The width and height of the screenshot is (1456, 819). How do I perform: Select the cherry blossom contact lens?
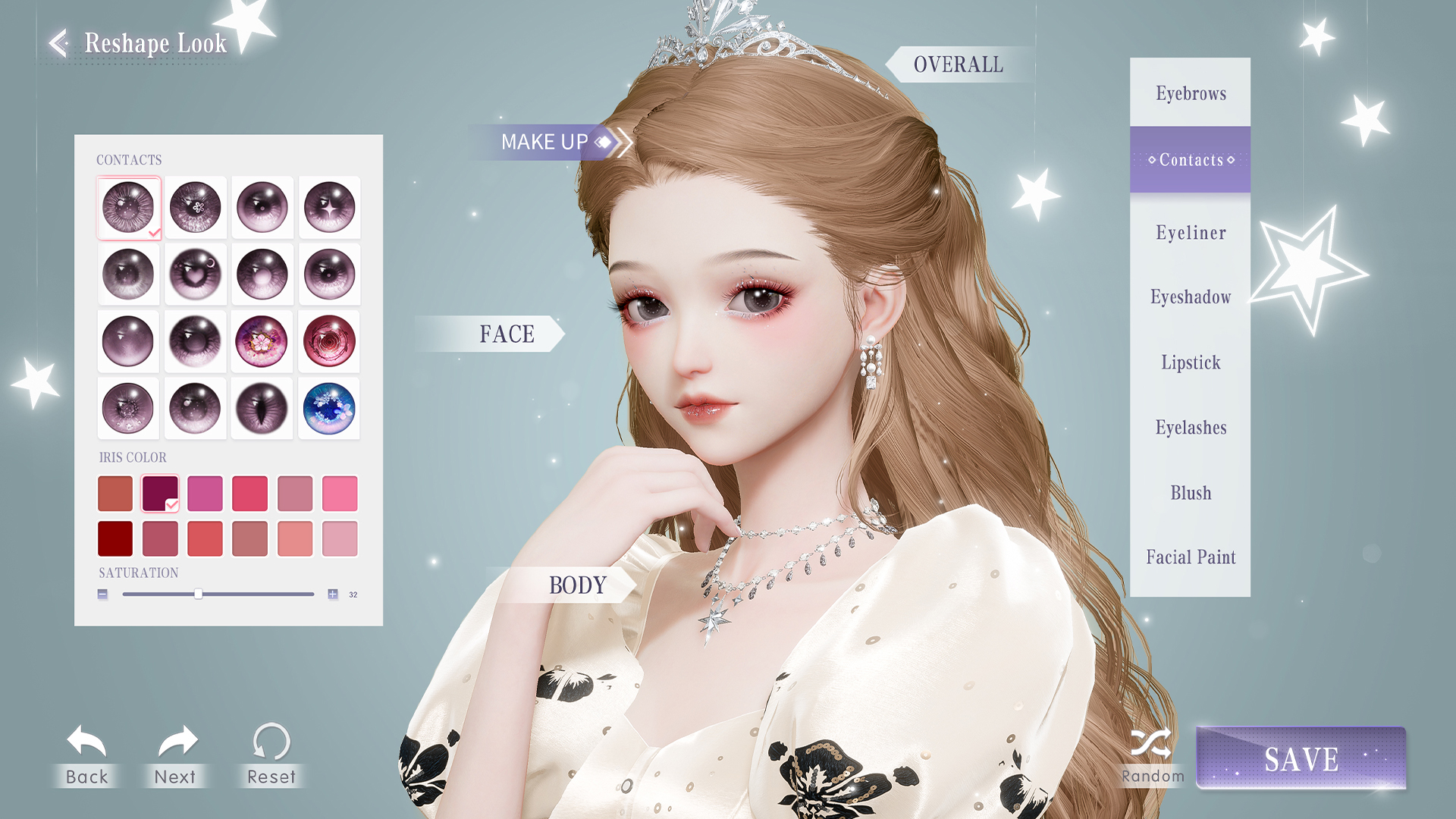pyautogui.click(x=262, y=340)
